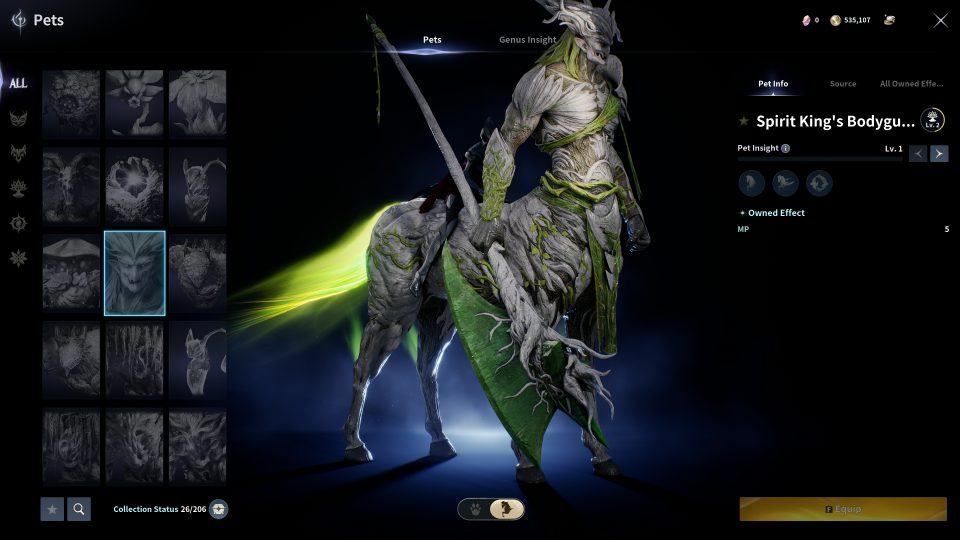Open the Source tab
This screenshot has height=540, width=960.
(x=843, y=84)
